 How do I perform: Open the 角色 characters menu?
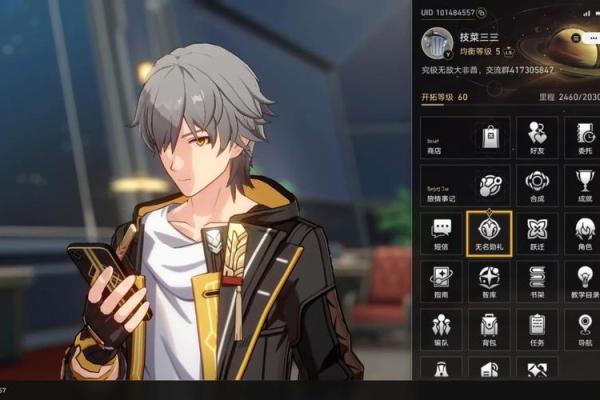584,234
